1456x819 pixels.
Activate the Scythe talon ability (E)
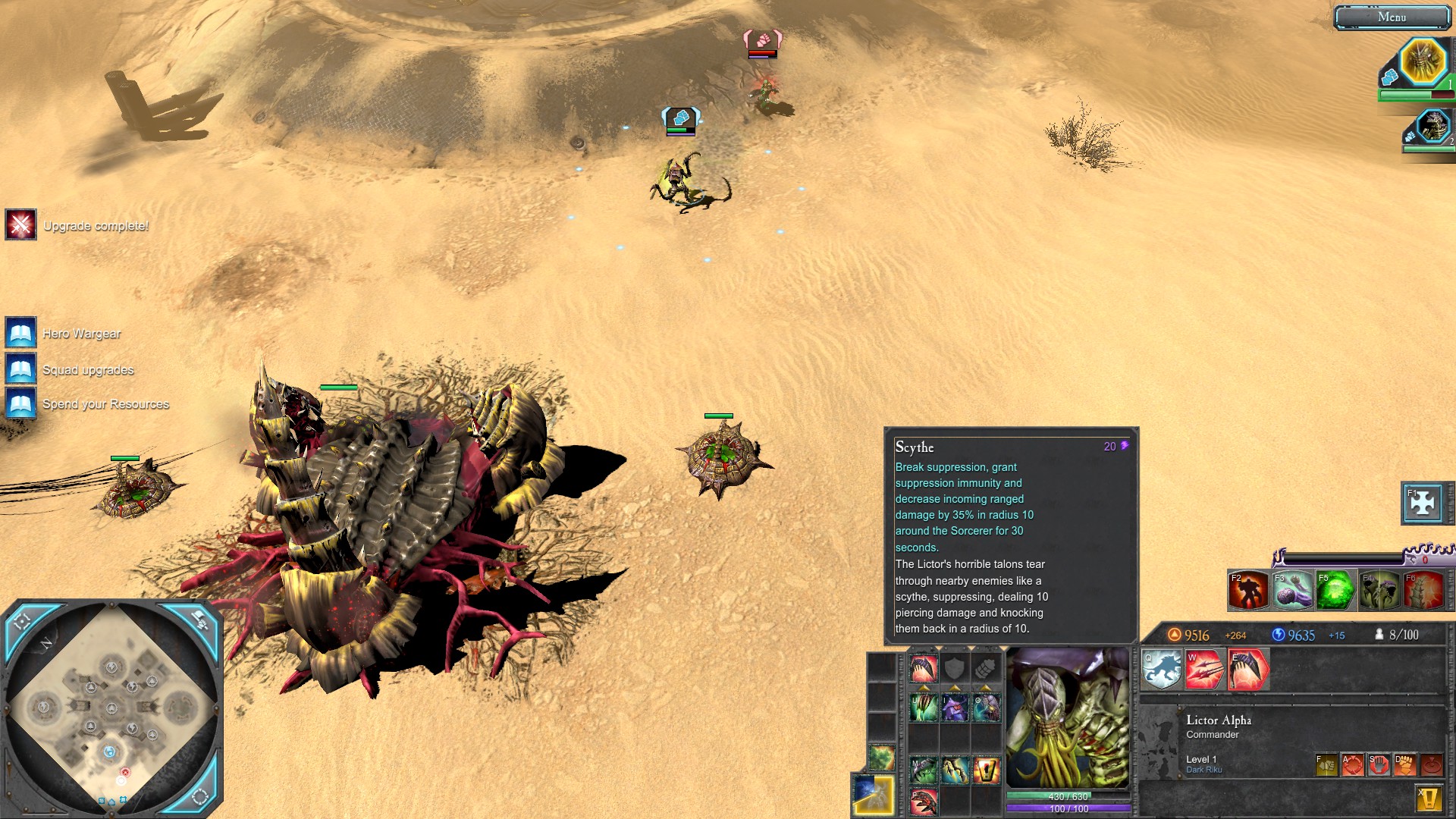pos(1248,670)
